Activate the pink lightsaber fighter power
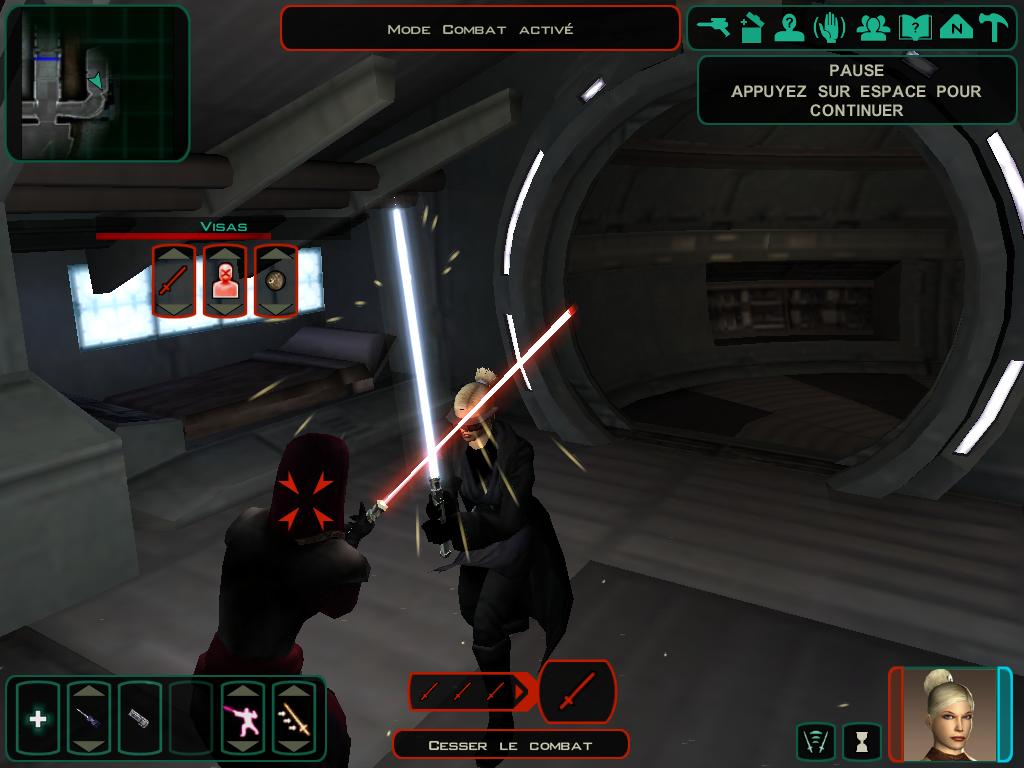Image resolution: width=1024 pixels, height=768 pixels. tap(243, 718)
